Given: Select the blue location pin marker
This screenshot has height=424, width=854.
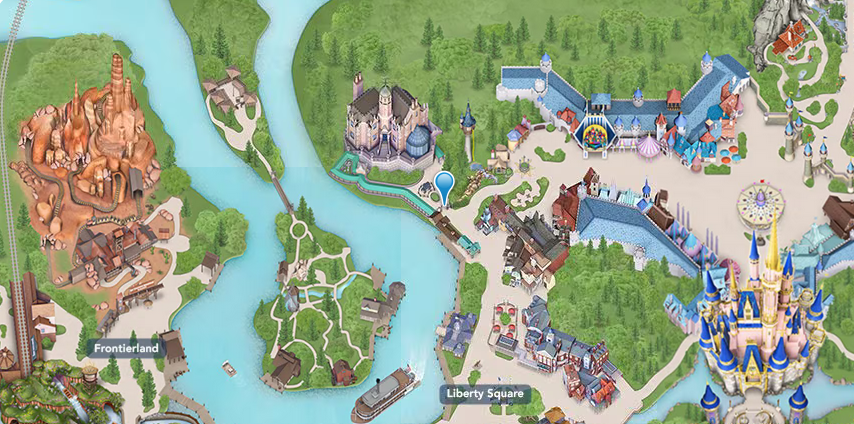Looking at the screenshot, I should (444, 184).
